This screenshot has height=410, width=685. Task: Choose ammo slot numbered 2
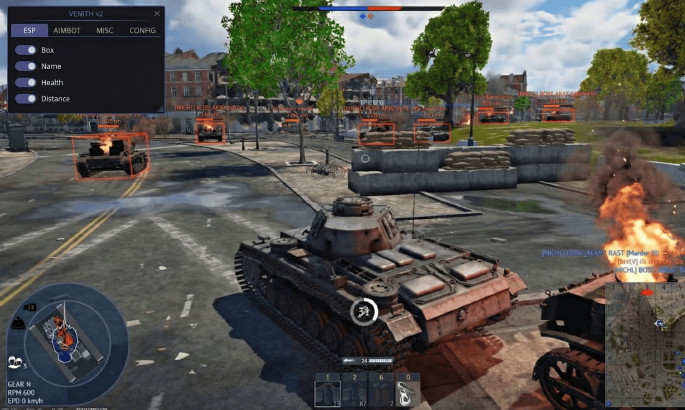(x=353, y=391)
